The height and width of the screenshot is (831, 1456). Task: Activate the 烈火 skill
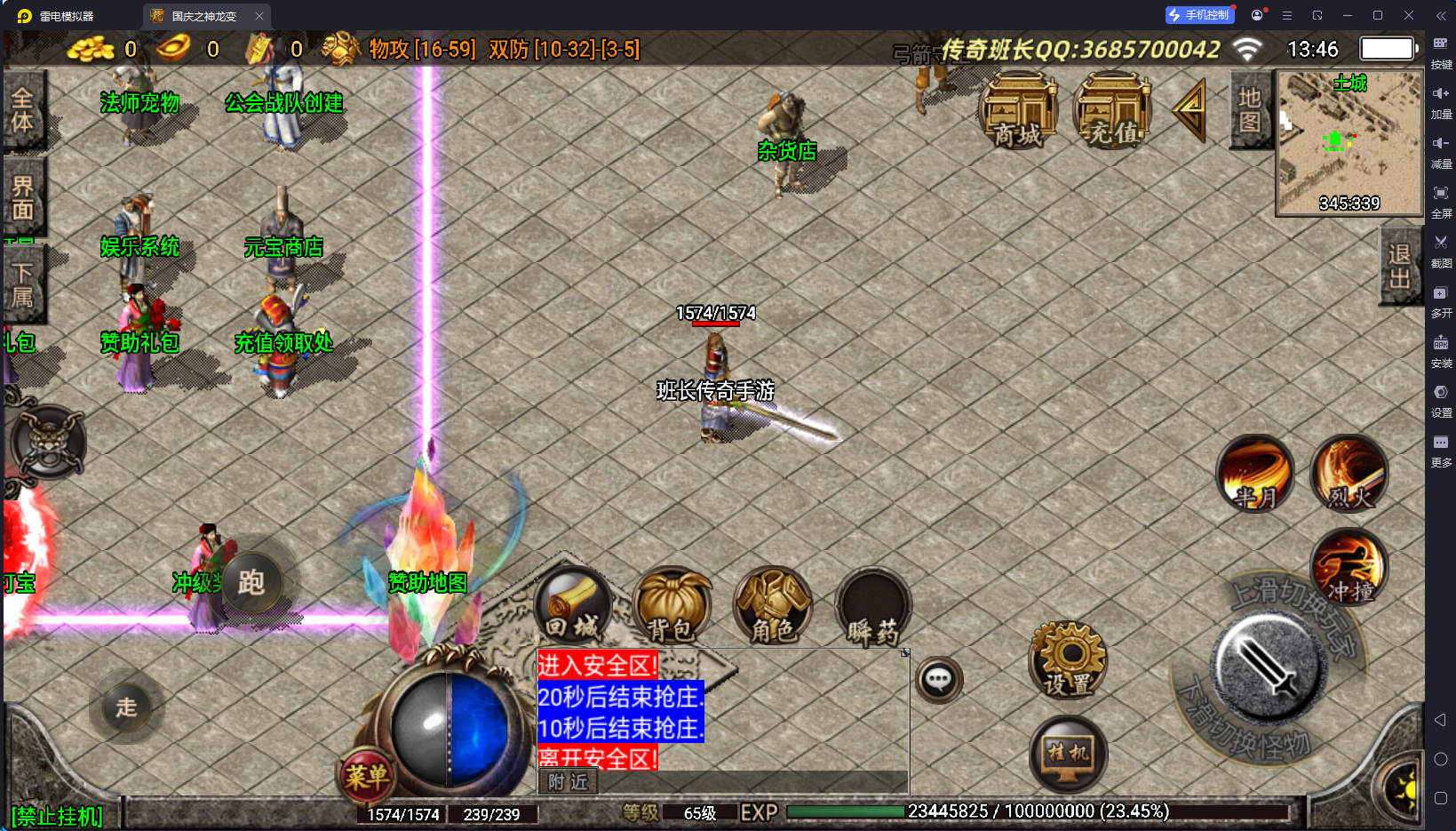tap(1349, 475)
